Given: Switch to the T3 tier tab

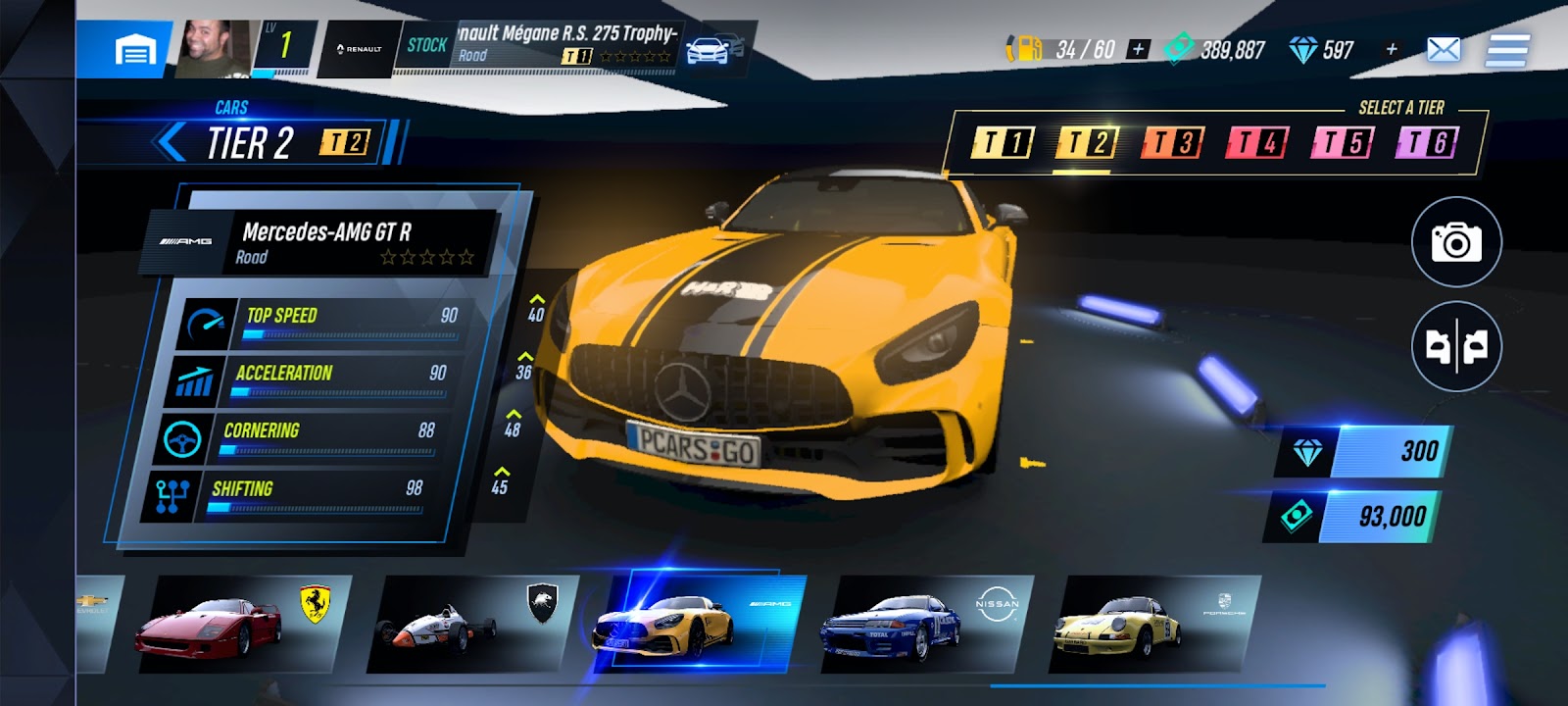Looking at the screenshot, I should tap(1171, 143).
